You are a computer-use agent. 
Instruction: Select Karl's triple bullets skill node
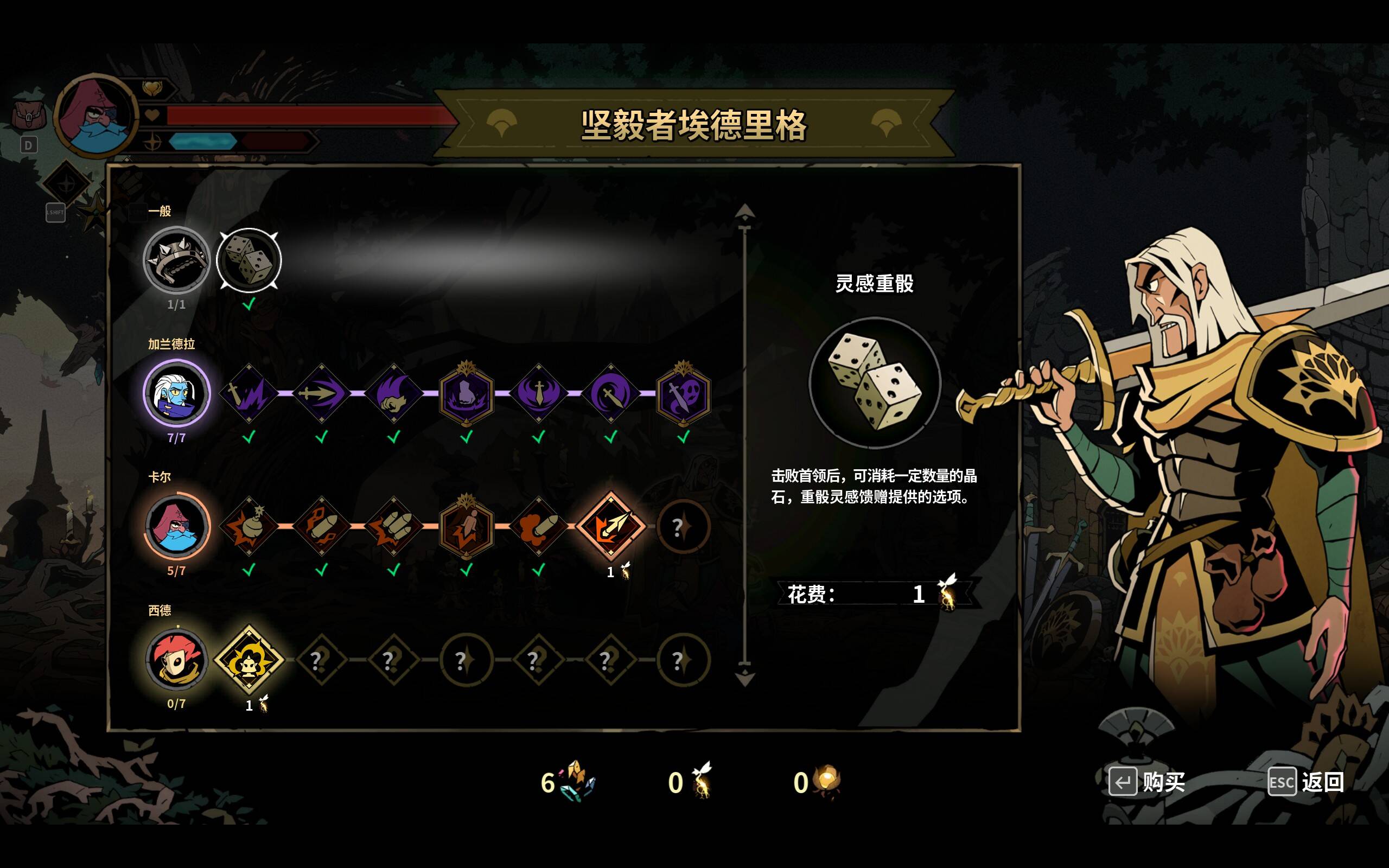click(x=394, y=526)
